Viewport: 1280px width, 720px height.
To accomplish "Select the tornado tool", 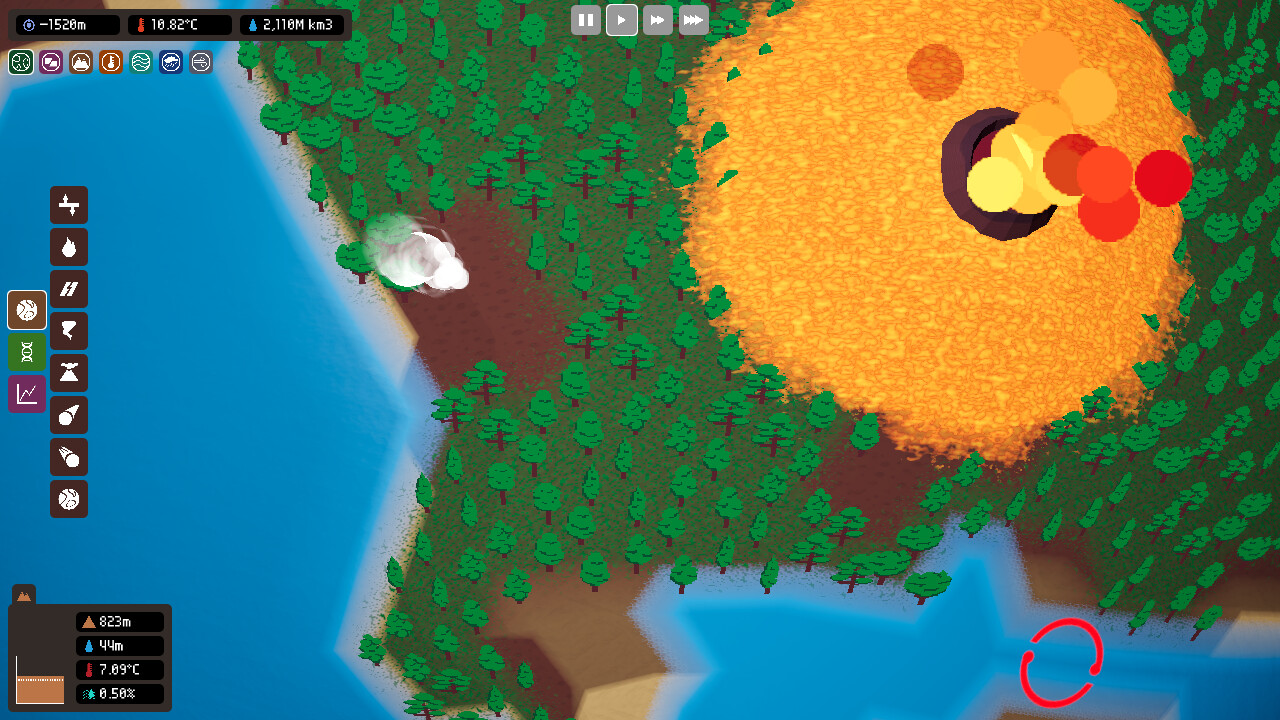I will [69, 331].
